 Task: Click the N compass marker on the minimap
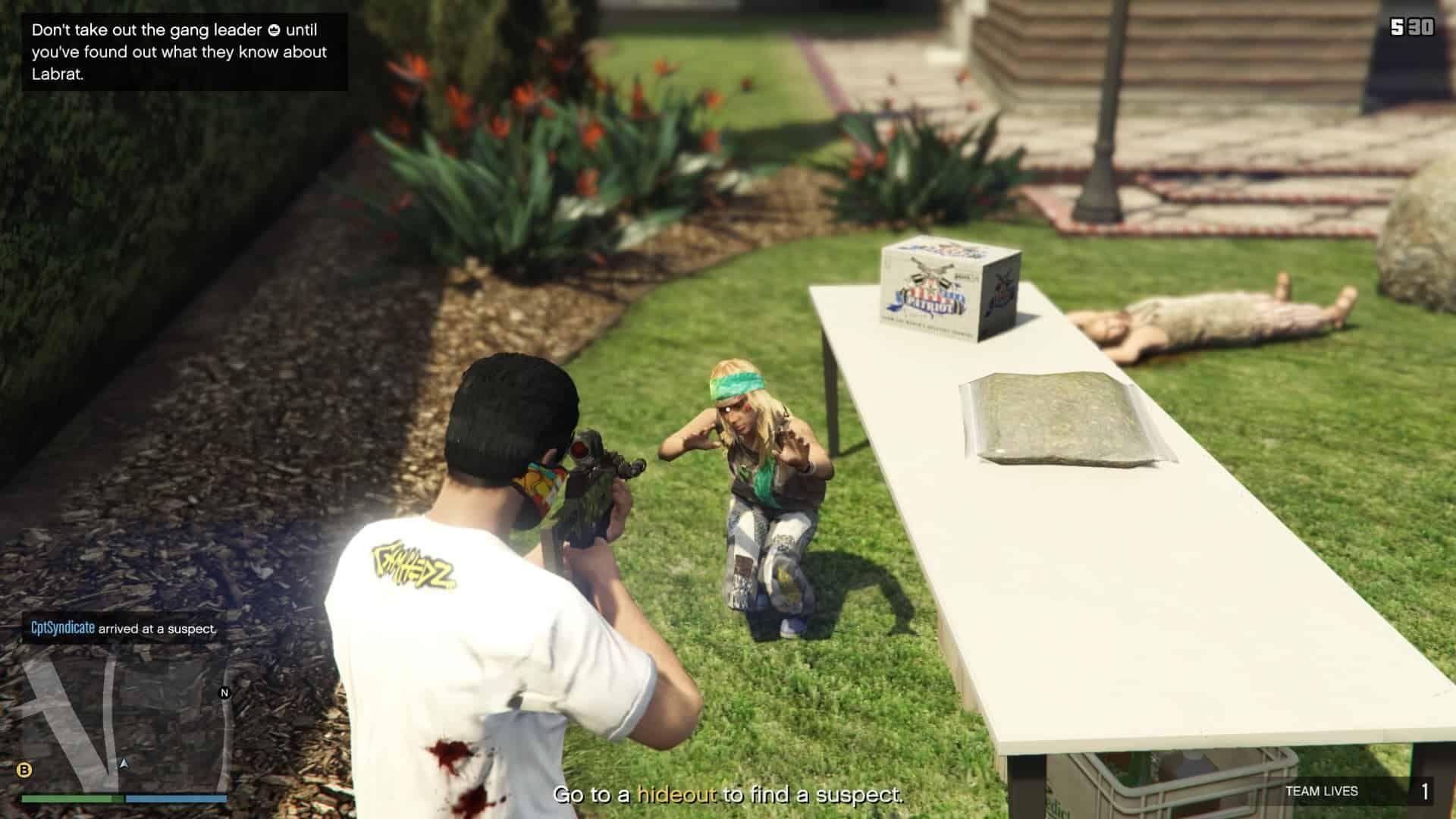[x=224, y=692]
